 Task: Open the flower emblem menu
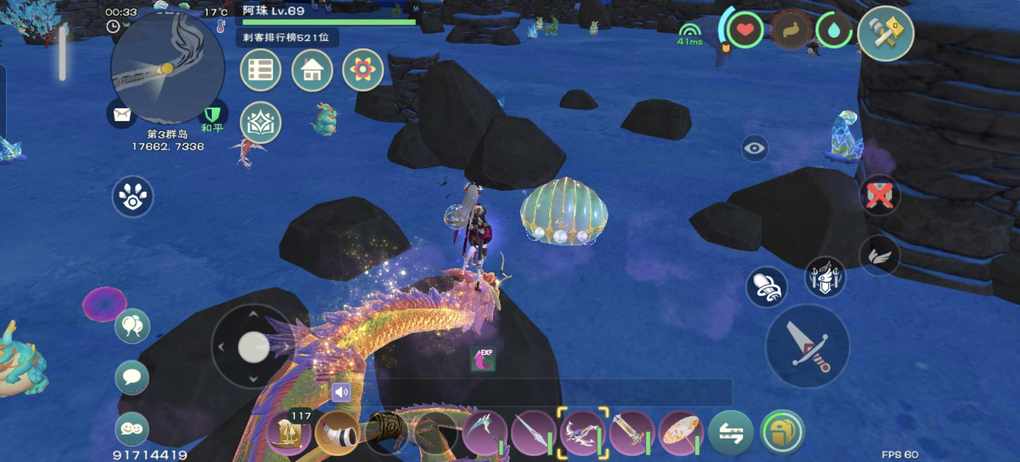coord(363,70)
